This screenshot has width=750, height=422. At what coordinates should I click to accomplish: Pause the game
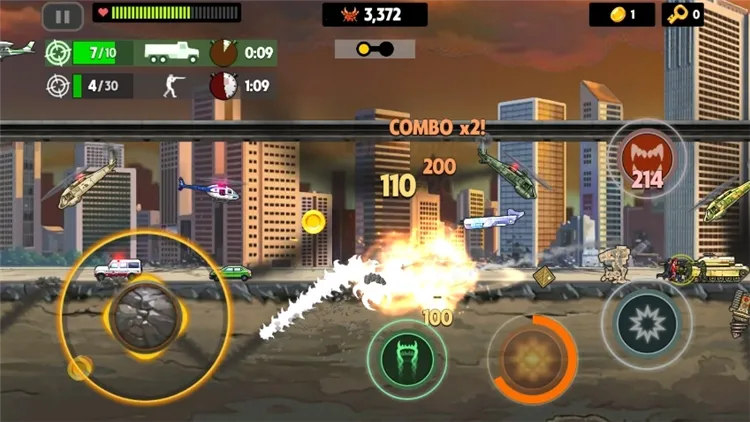point(62,16)
